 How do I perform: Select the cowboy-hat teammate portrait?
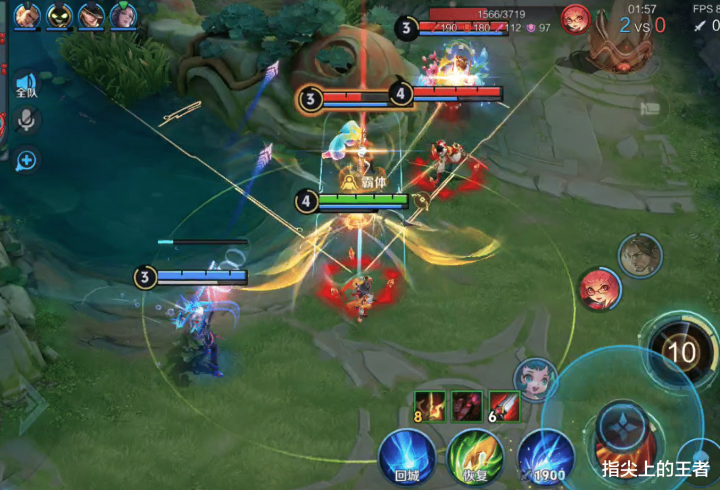[92, 15]
